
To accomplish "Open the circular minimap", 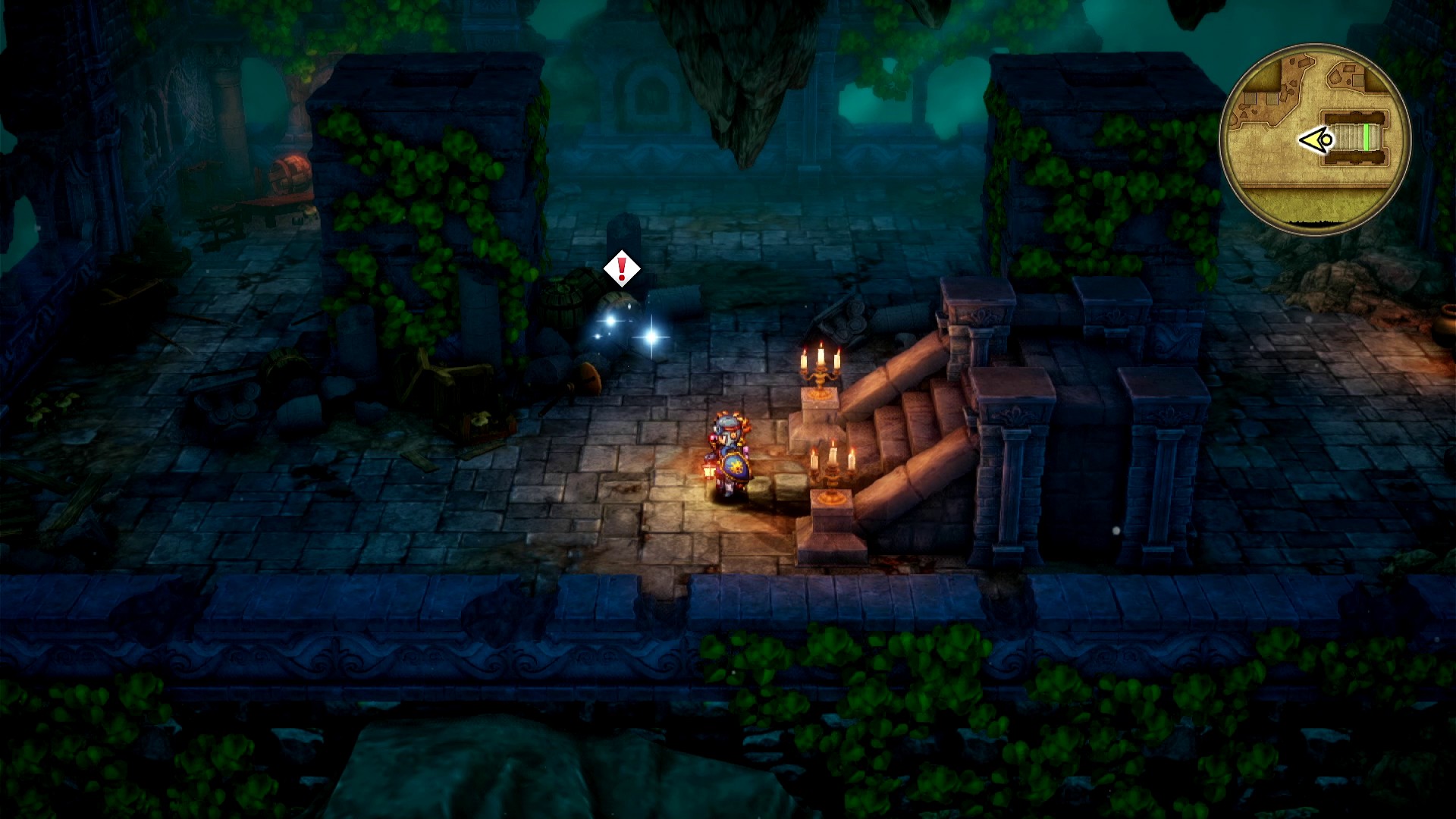I will [1315, 139].
